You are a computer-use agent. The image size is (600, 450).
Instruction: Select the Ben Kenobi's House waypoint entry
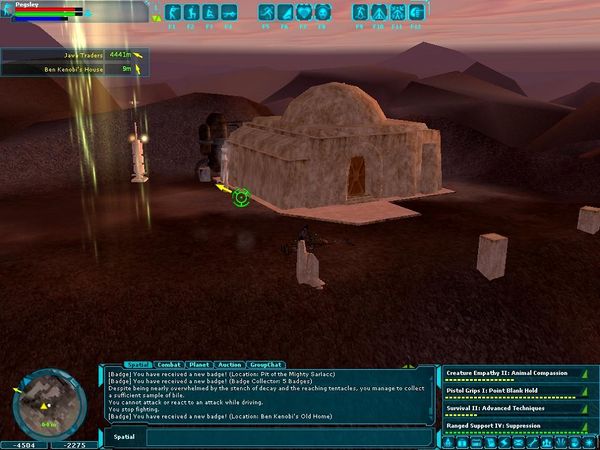[x=72, y=69]
